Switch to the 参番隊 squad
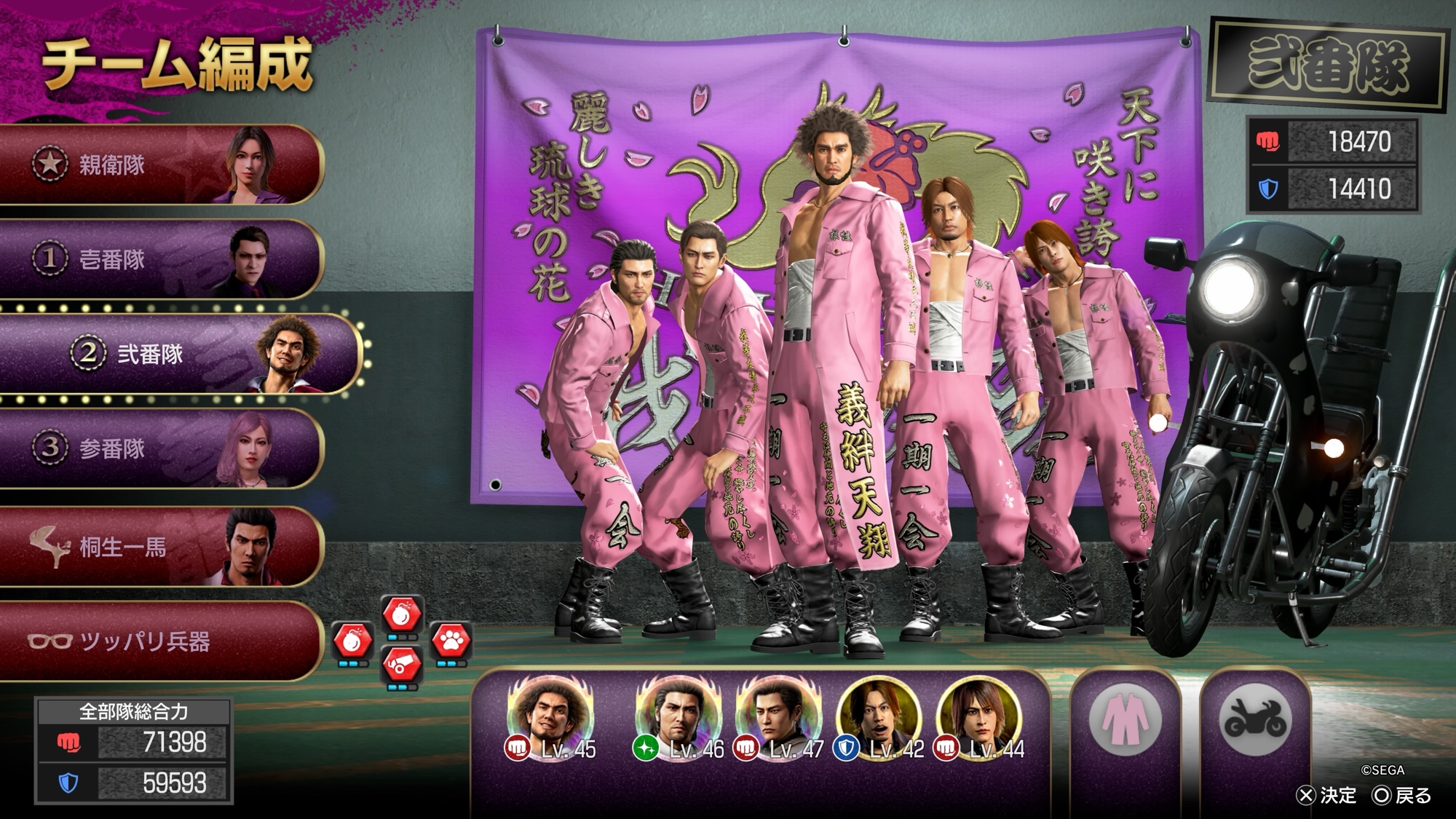 [160, 448]
